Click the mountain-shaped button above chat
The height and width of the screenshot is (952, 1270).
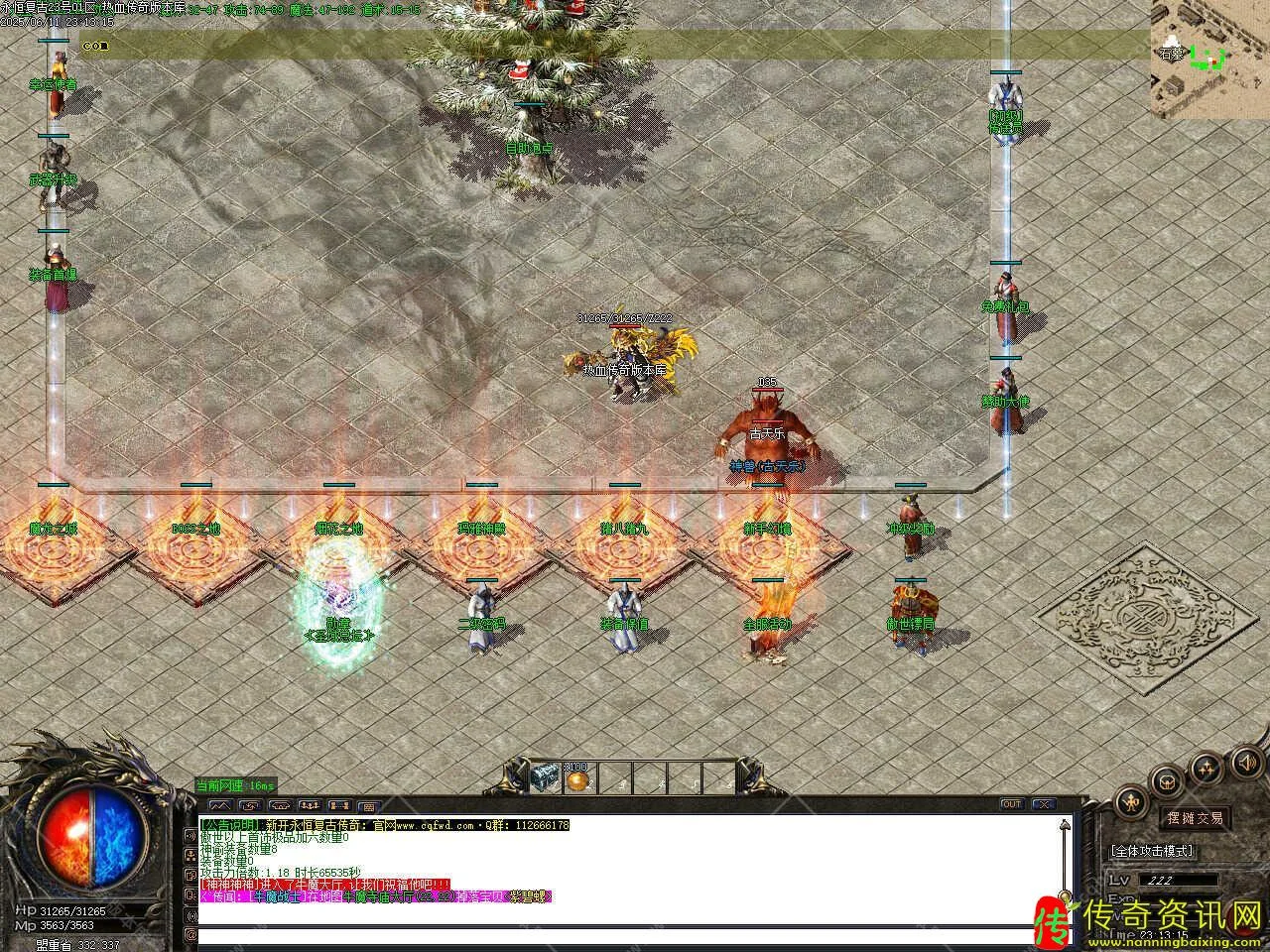click(220, 805)
